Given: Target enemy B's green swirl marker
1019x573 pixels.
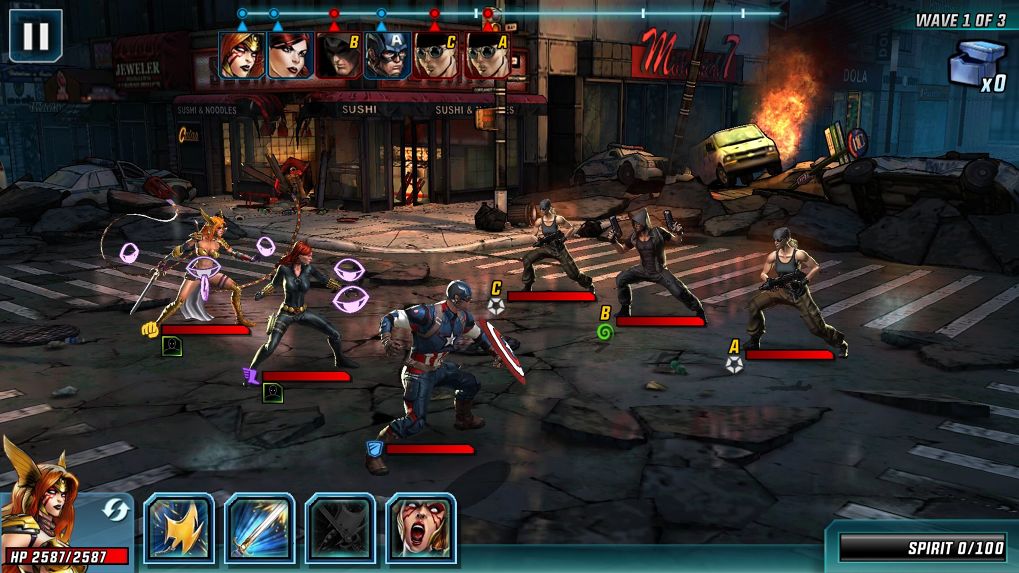Looking at the screenshot, I should pos(605,331).
